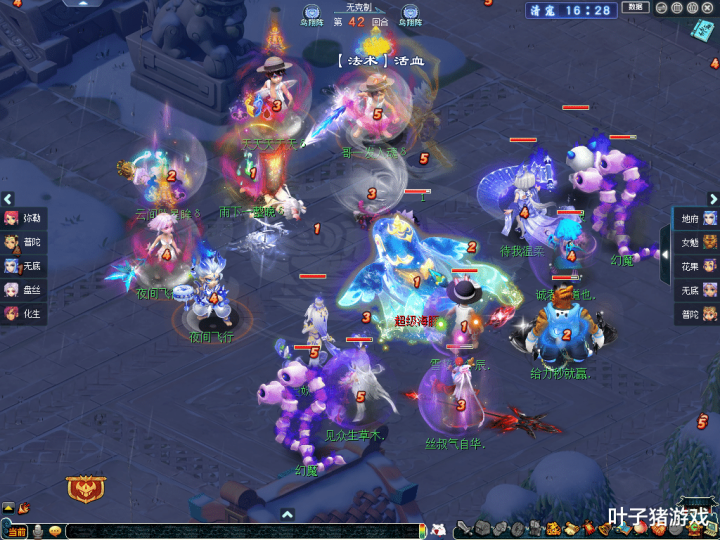The height and width of the screenshot is (540, 720).
Task: Select the 弥勒 row in the left list
Action: pyautogui.click(x=22, y=218)
